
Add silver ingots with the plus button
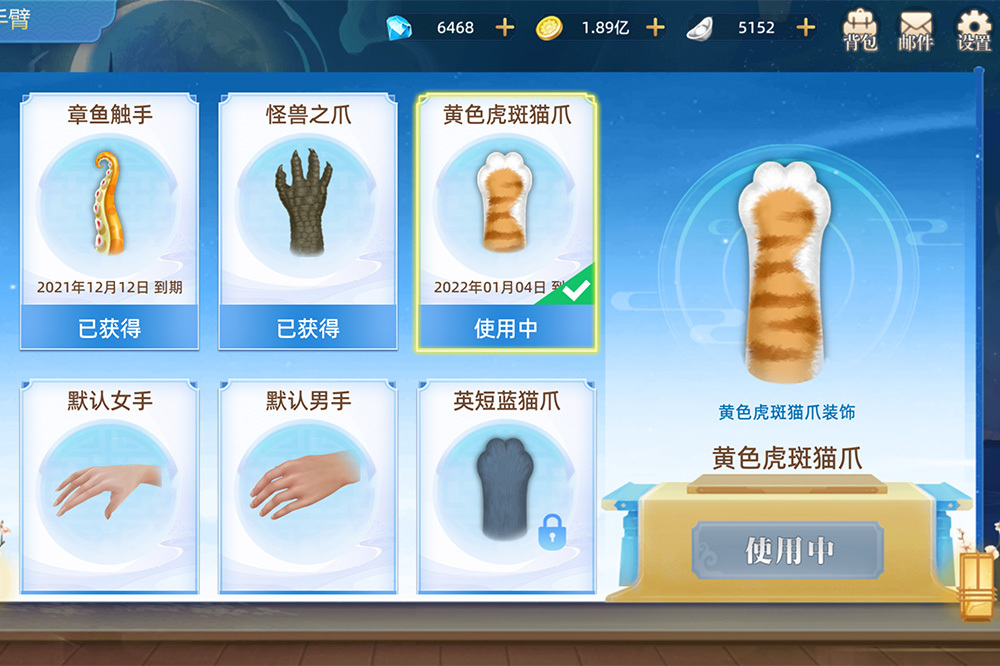[x=806, y=28]
